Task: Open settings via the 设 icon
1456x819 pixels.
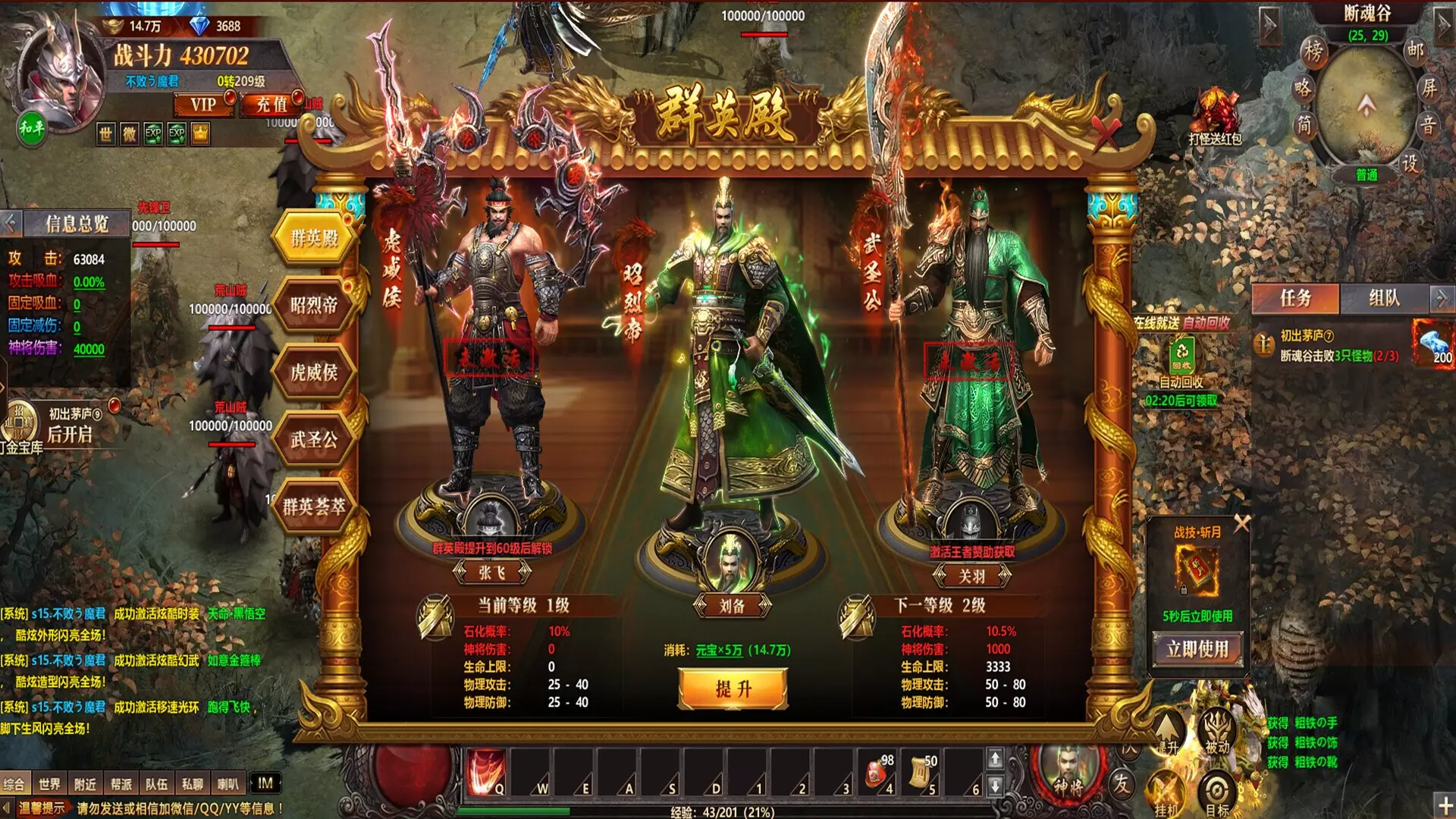Action: [x=1411, y=162]
